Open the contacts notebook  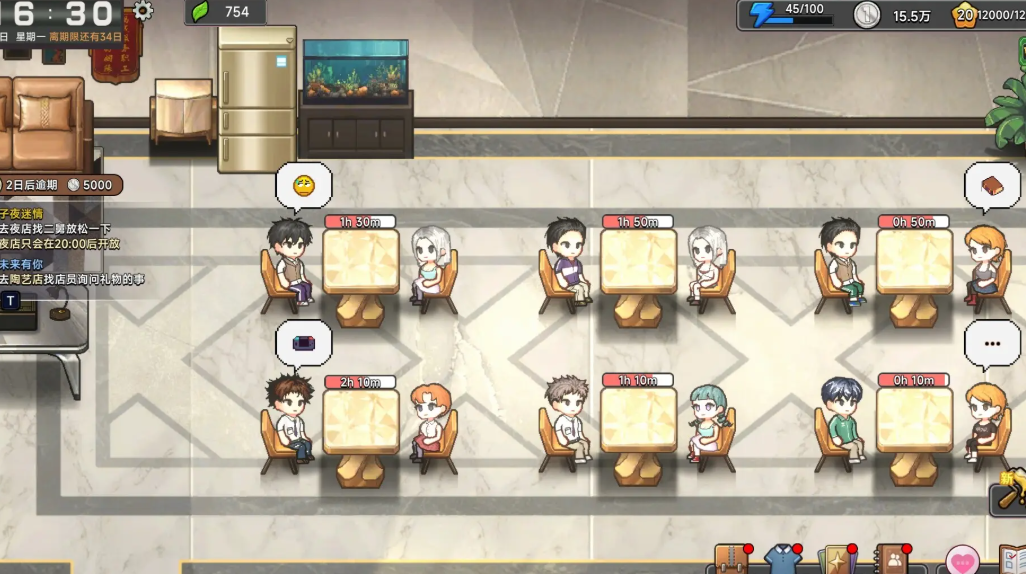click(888, 560)
